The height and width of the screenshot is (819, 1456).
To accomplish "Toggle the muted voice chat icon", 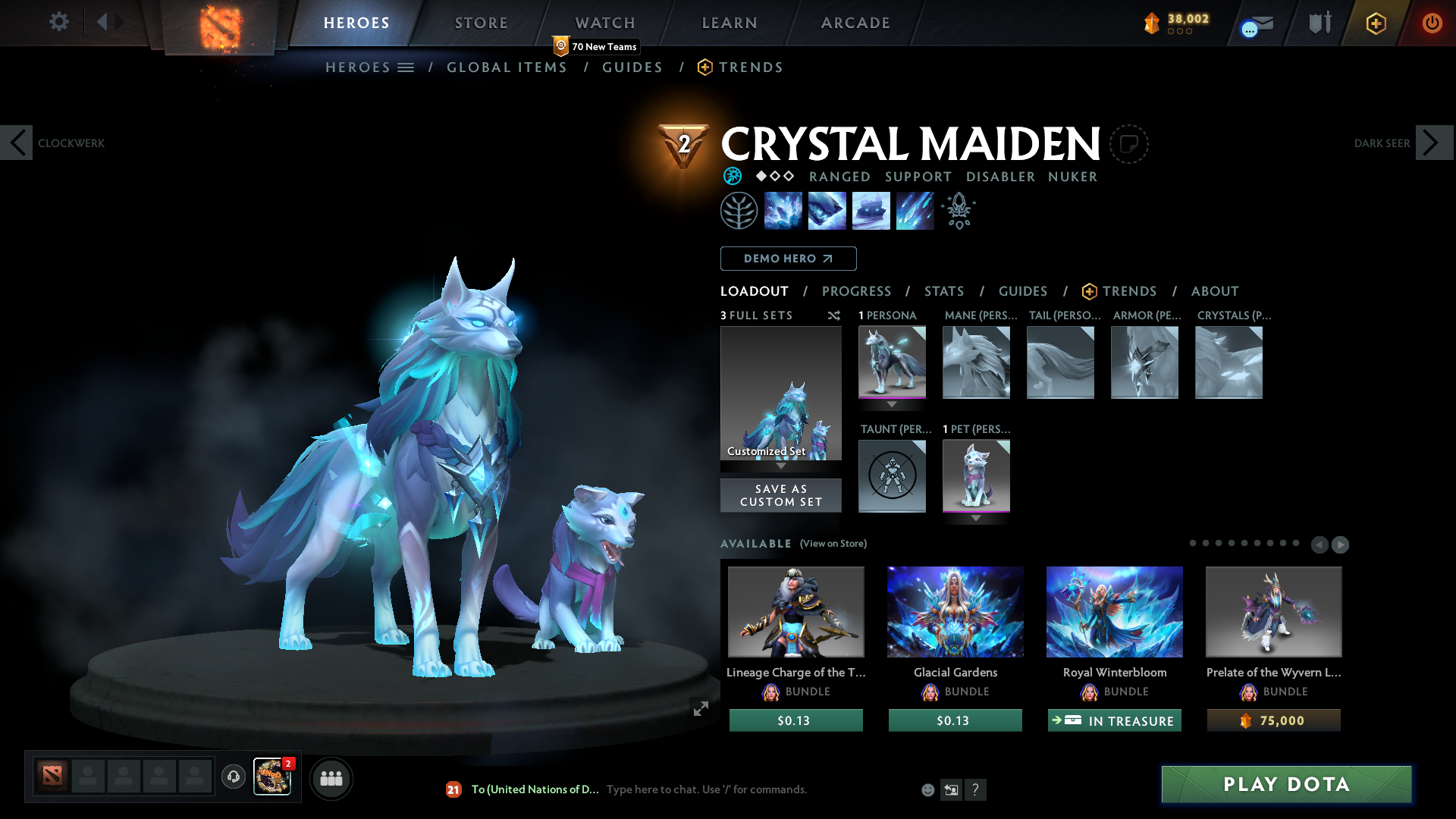I will 233,777.
